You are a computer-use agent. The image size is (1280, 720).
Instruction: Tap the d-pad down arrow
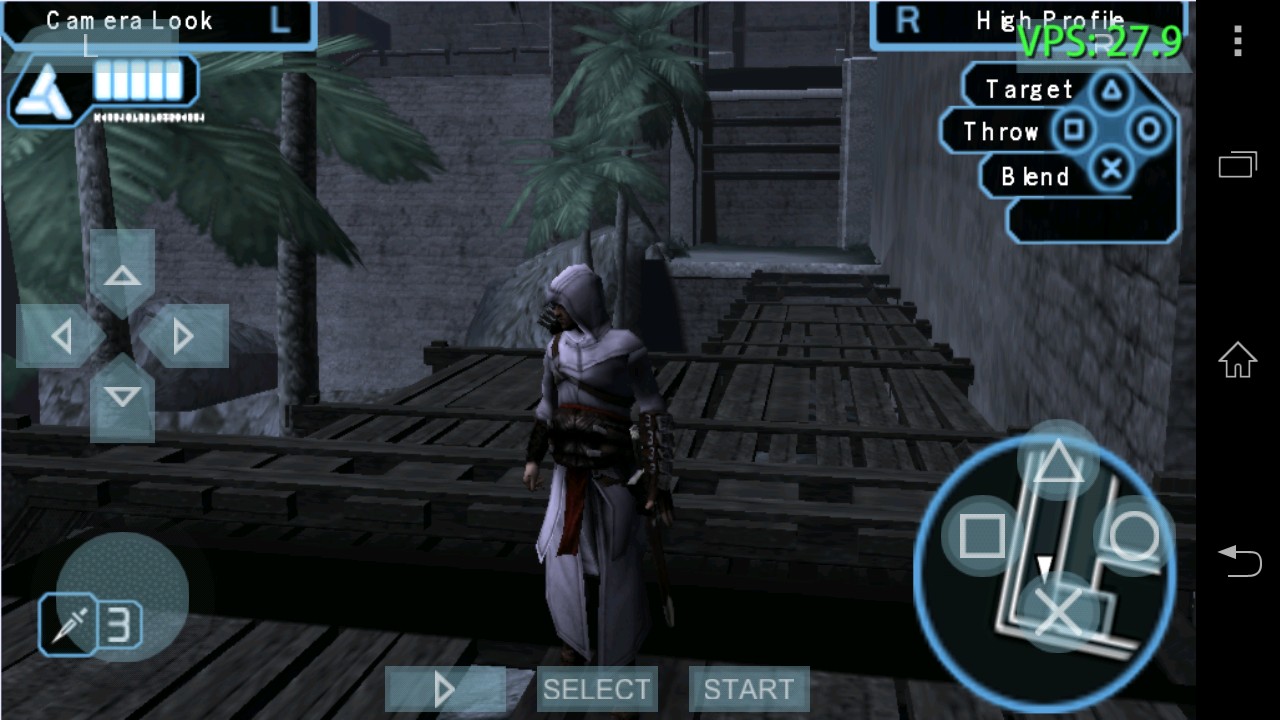pyautogui.click(x=122, y=397)
